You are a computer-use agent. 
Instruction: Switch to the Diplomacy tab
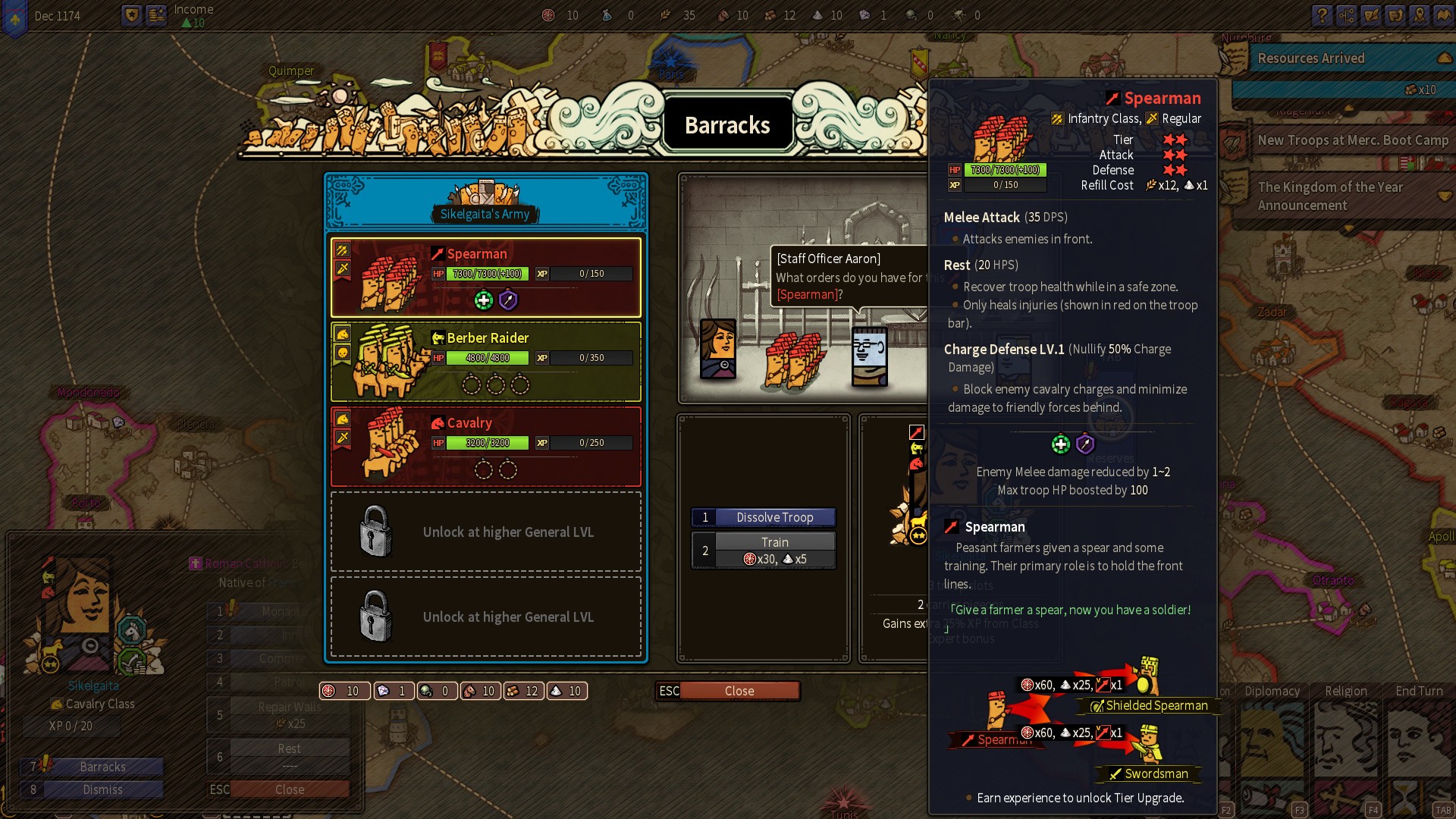[1272, 691]
